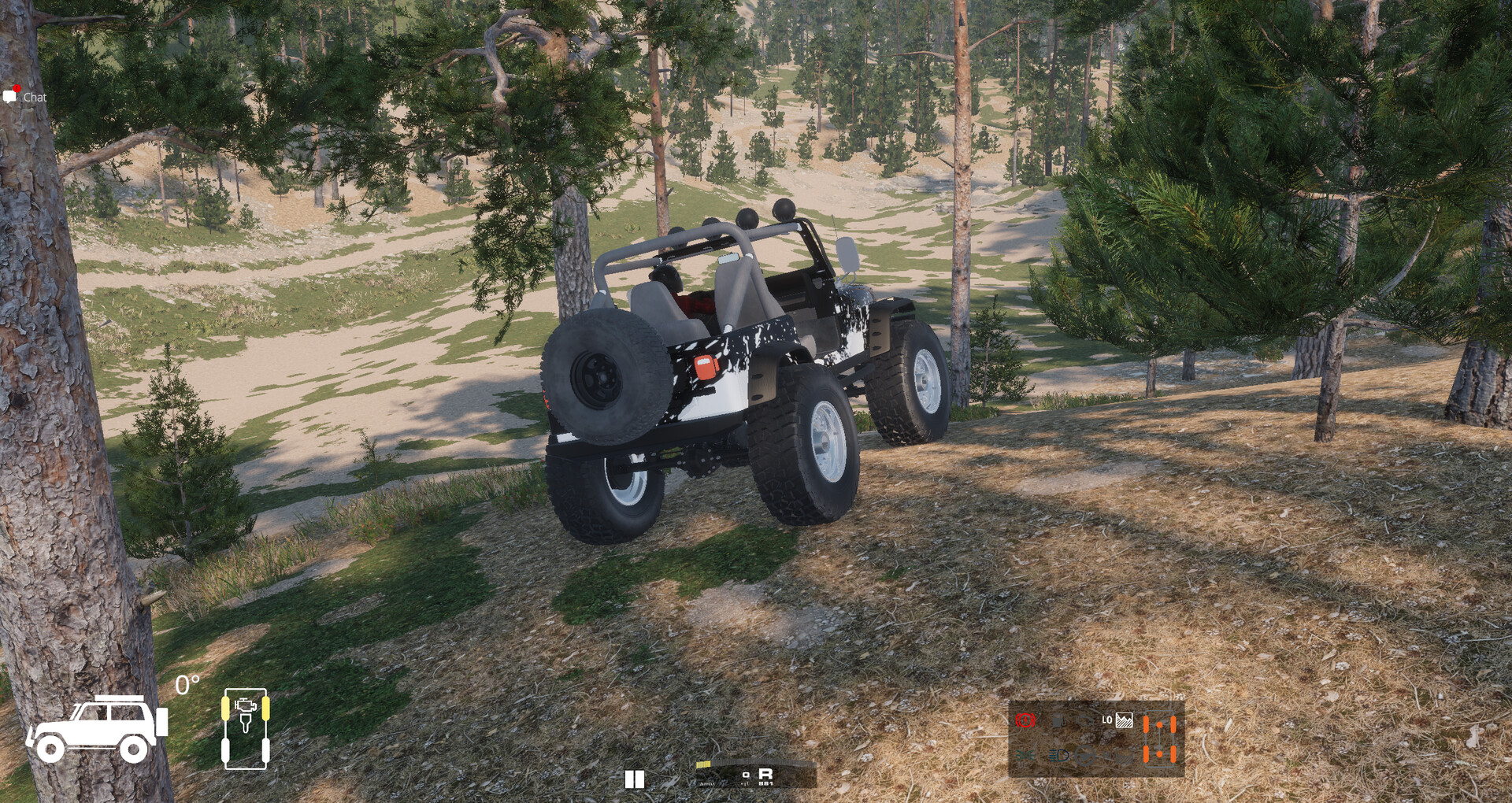Image resolution: width=1512 pixels, height=803 pixels.
Task: Click the white jeep silhouette icon
Action: tap(96, 728)
